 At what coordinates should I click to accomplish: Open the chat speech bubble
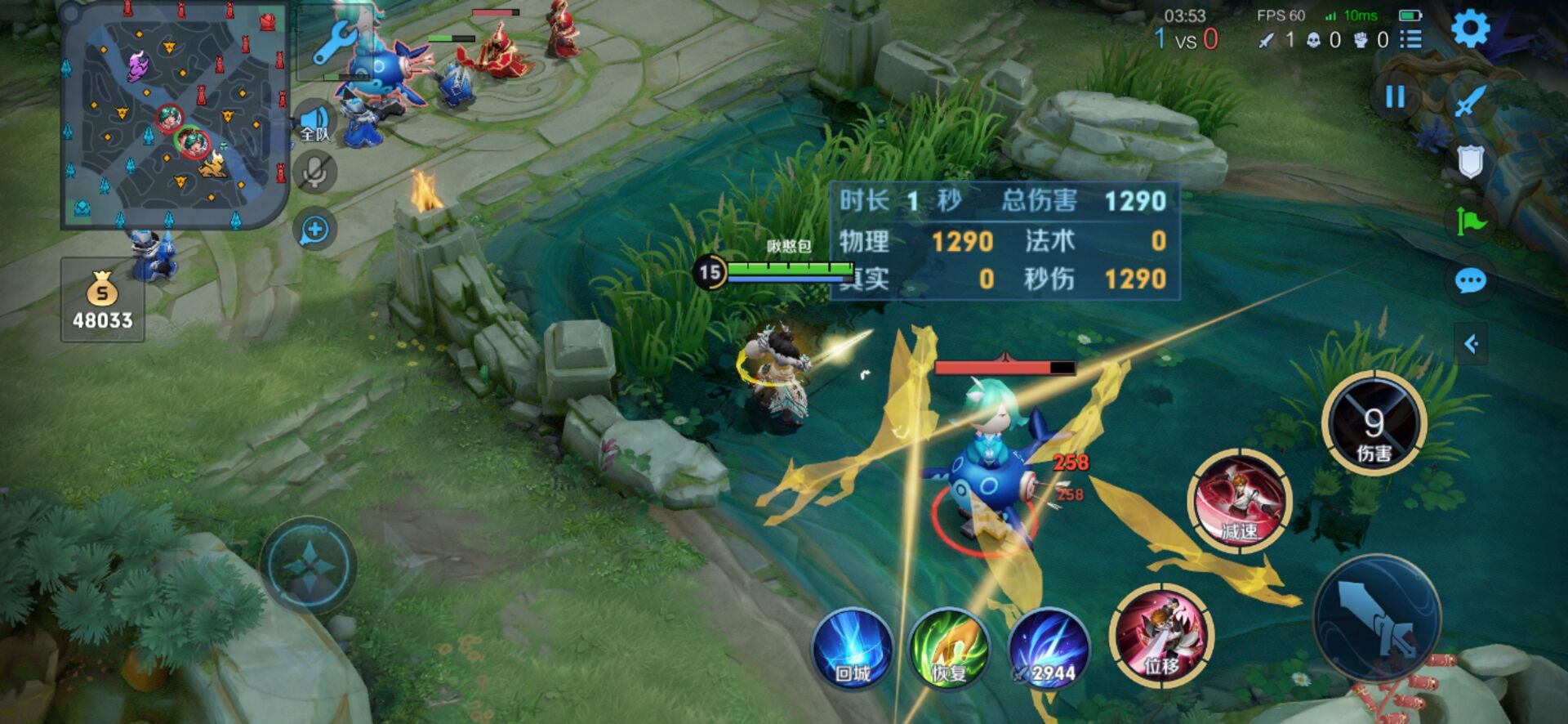point(1470,282)
